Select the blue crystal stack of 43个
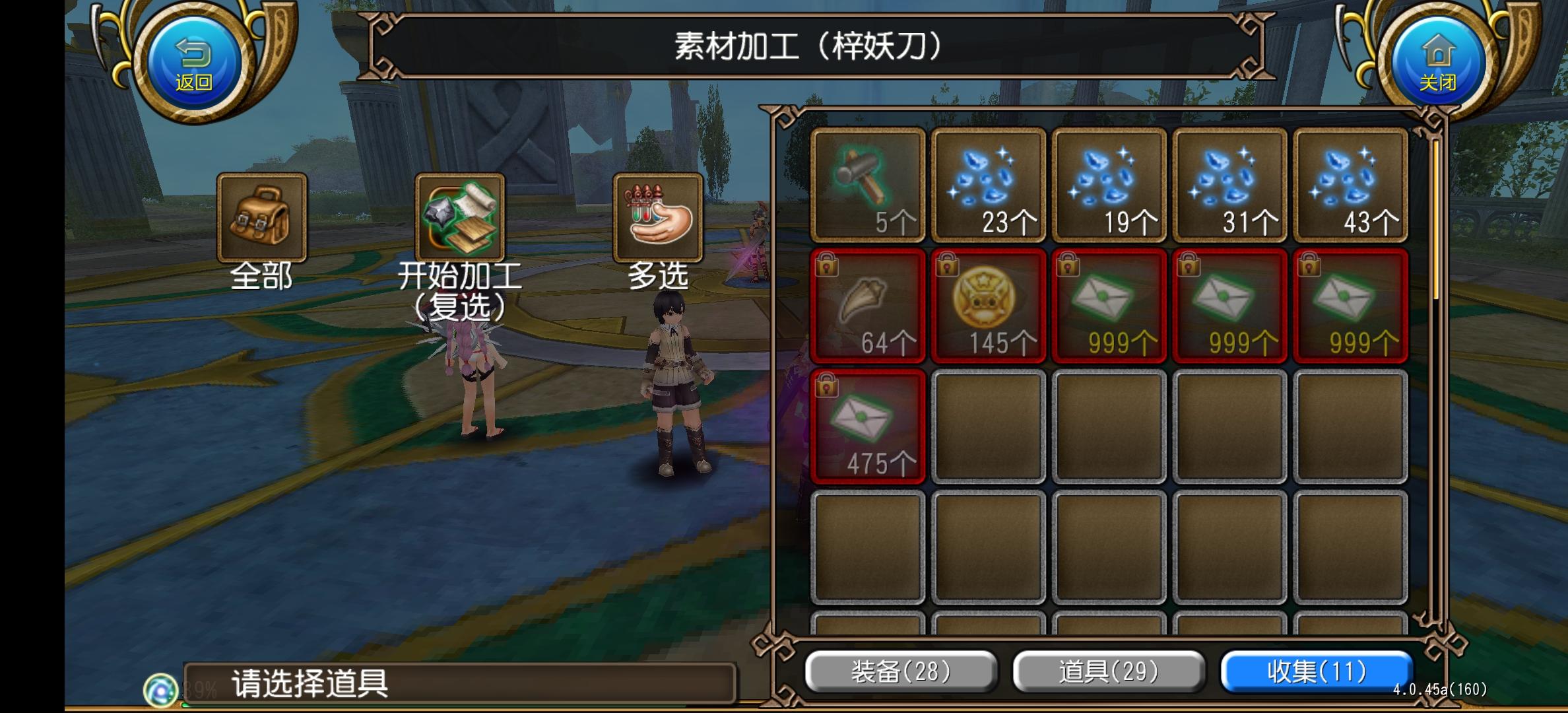This screenshot has width=1568, height=713. click(x=1350, y=184)
